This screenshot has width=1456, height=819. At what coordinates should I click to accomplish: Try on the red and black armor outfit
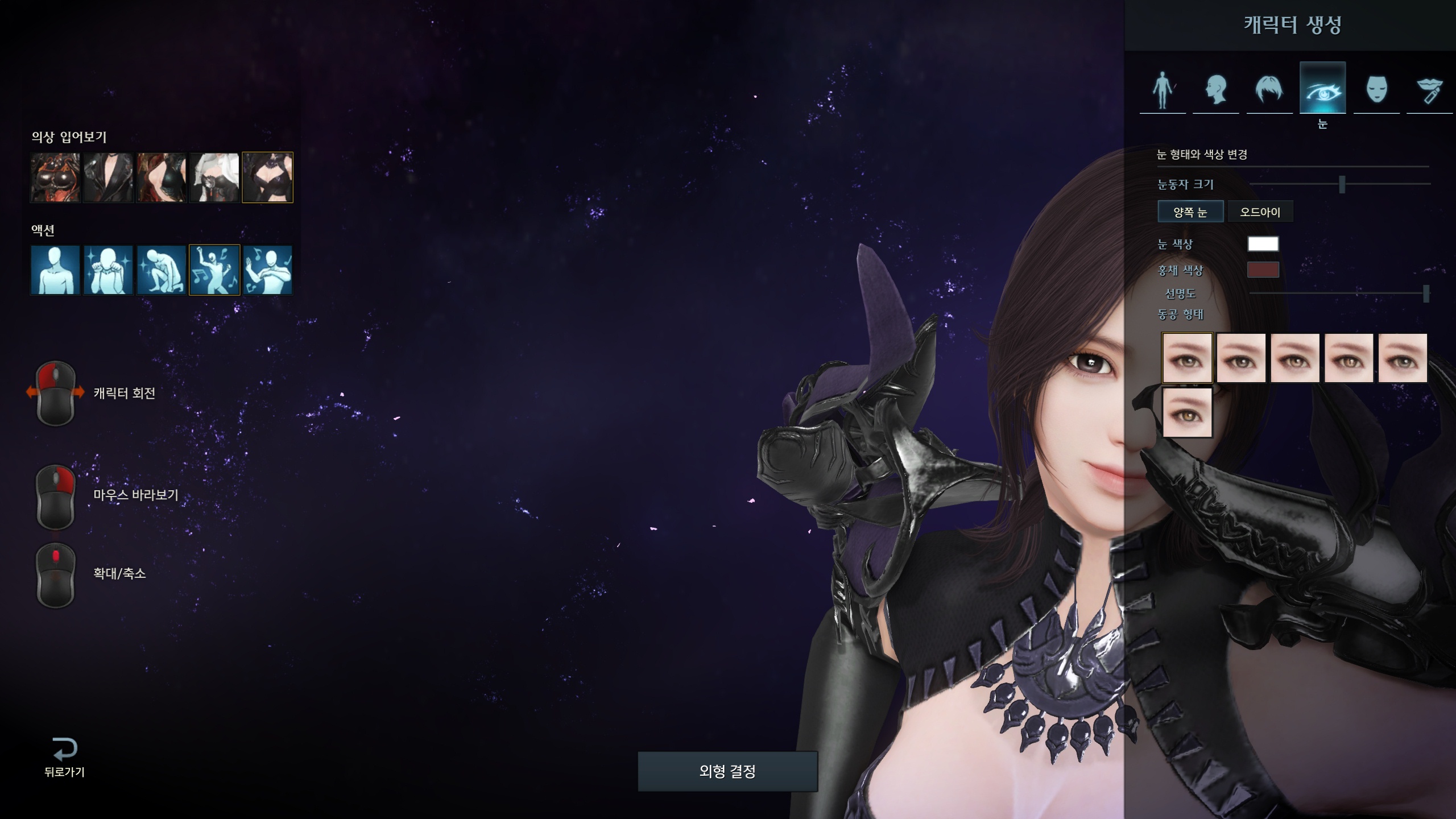click(55, 177)
